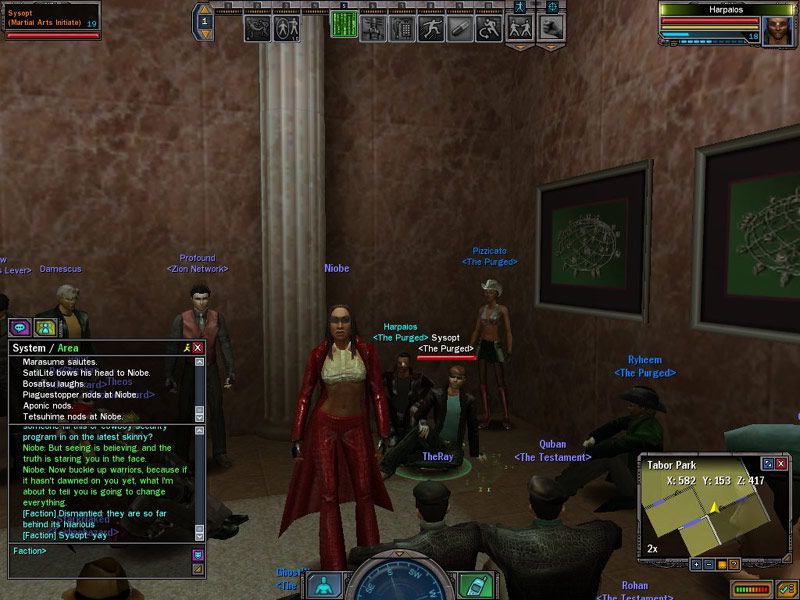Open the chat channel dropdown arrow
The image size is (800, 600).
pos(198,554)
